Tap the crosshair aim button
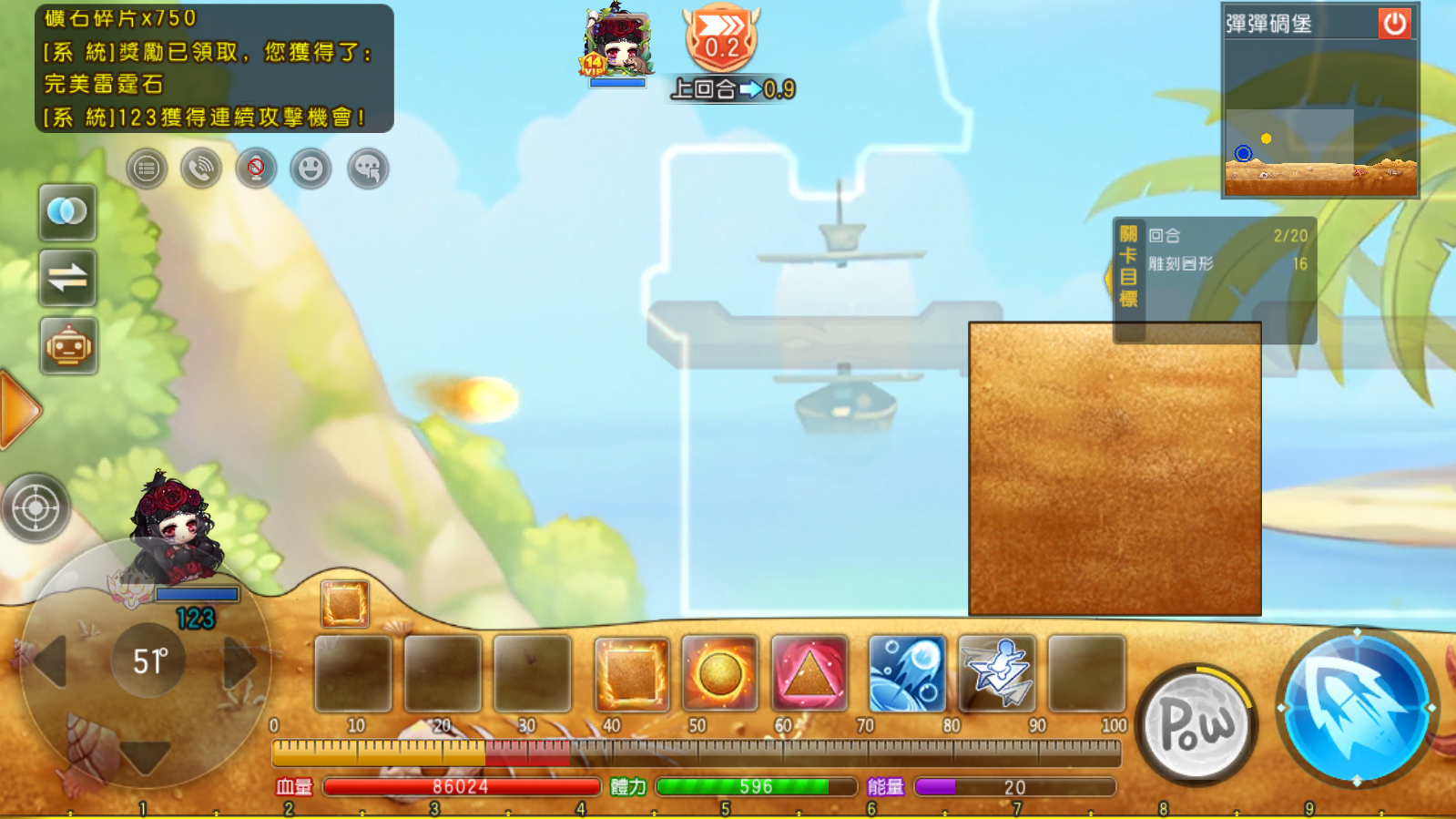Viewport: 1456px width, 819px height. tap(36, 507)
